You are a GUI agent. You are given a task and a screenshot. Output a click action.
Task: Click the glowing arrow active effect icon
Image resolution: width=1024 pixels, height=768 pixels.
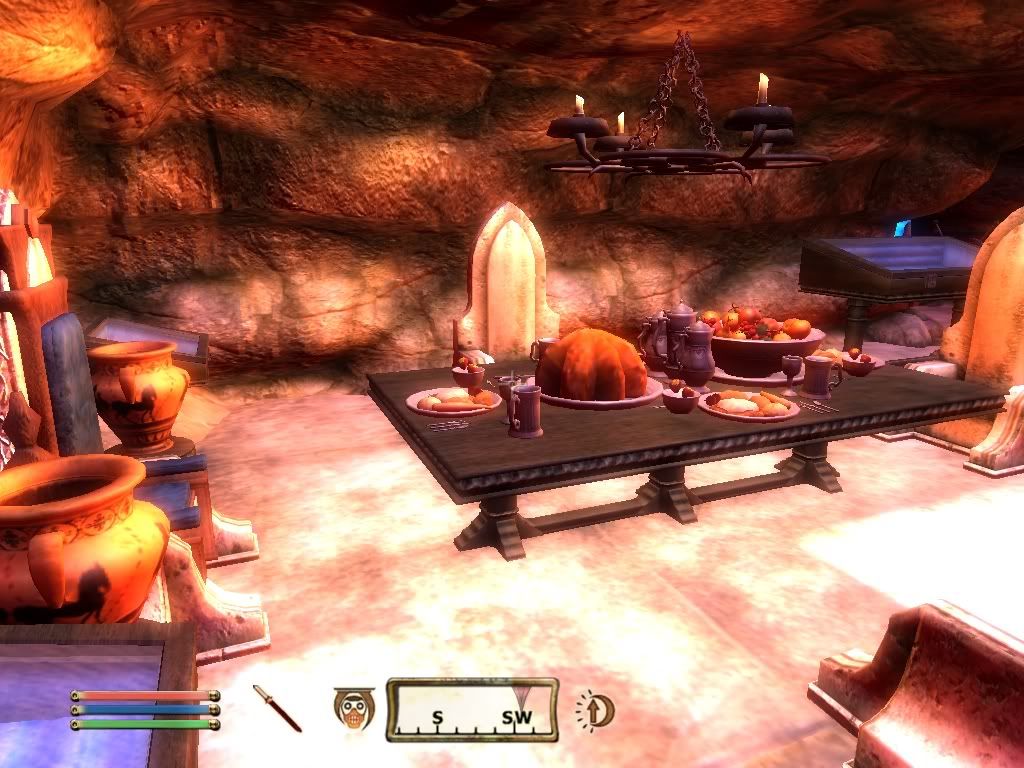point(596,710)
